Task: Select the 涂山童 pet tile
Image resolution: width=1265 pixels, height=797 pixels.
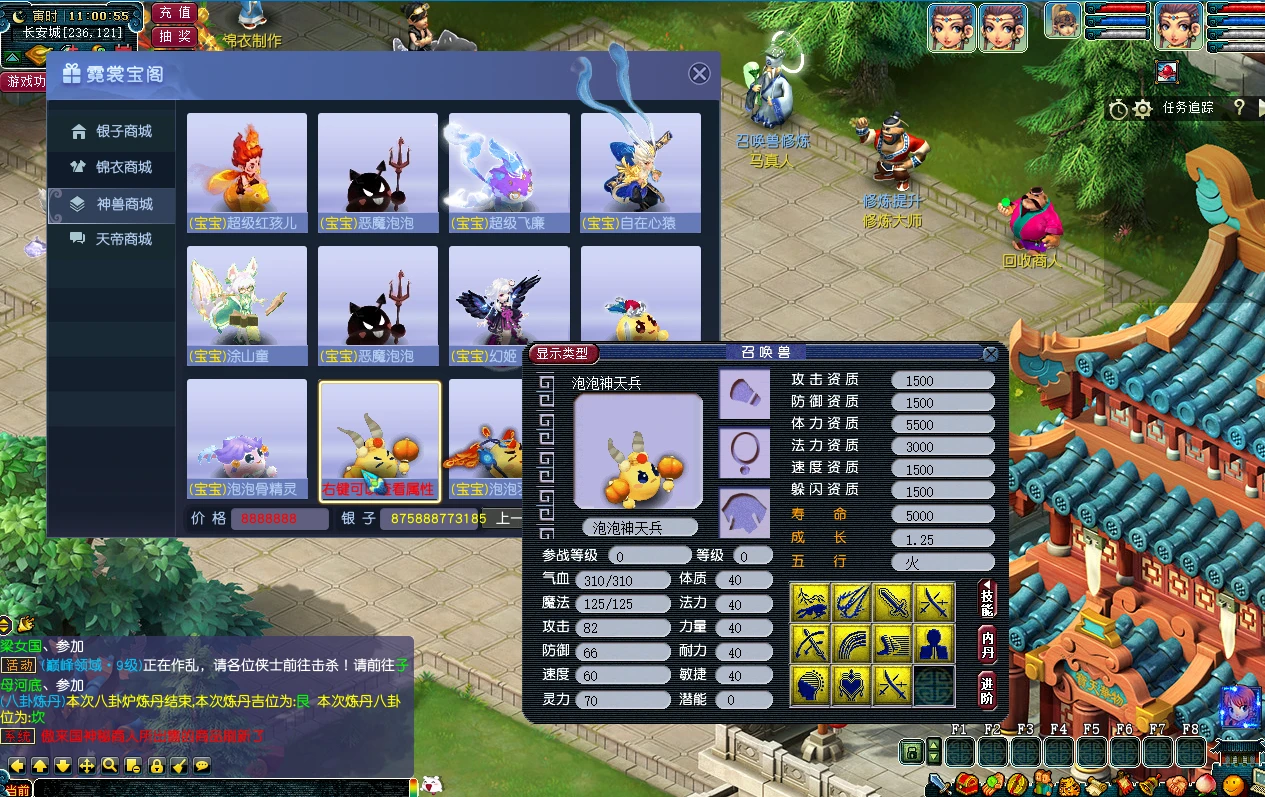Action: click(x=247, y=305)
